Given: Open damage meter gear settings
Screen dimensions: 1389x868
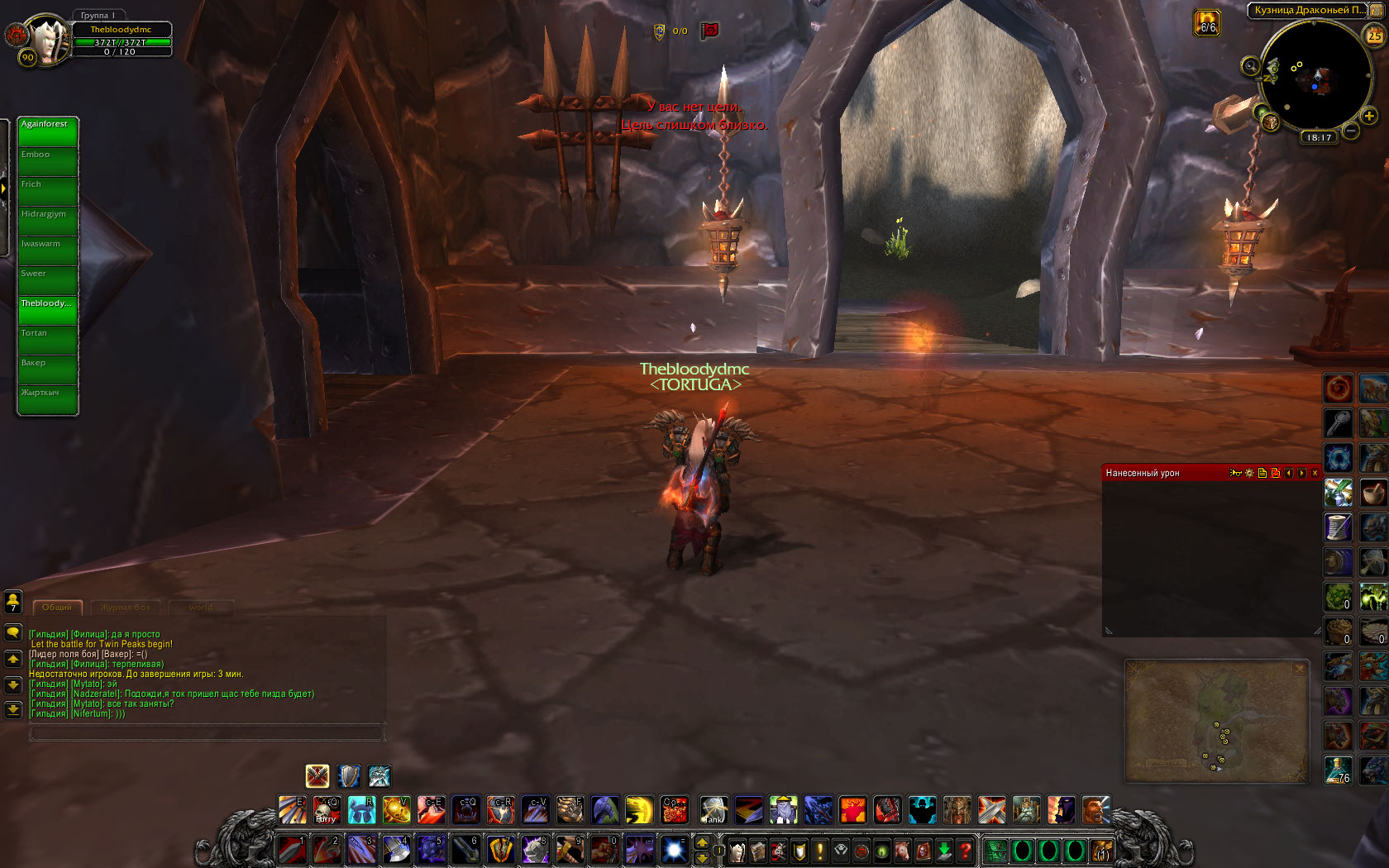Looking at the screenshot, I should tap(1249, 473).
